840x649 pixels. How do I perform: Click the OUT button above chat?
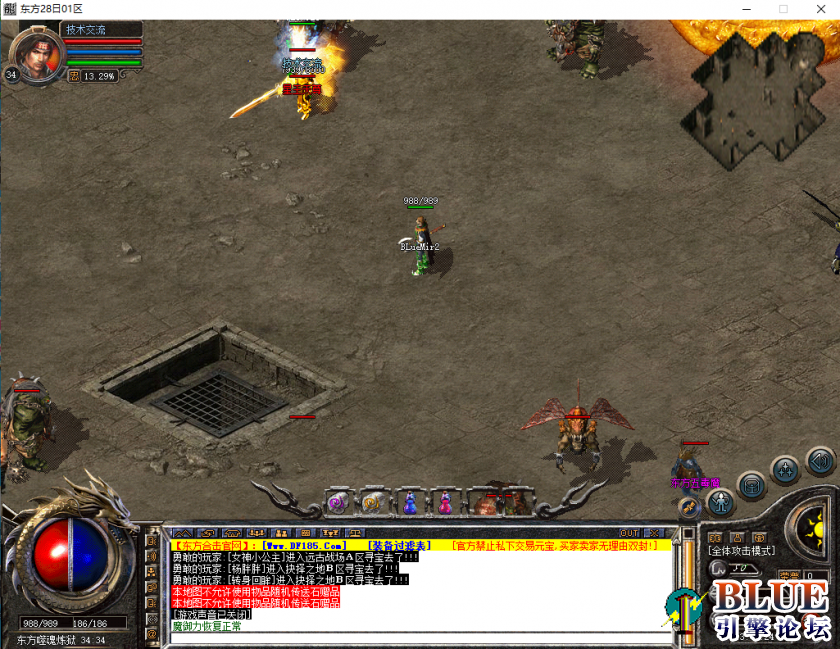629,533
